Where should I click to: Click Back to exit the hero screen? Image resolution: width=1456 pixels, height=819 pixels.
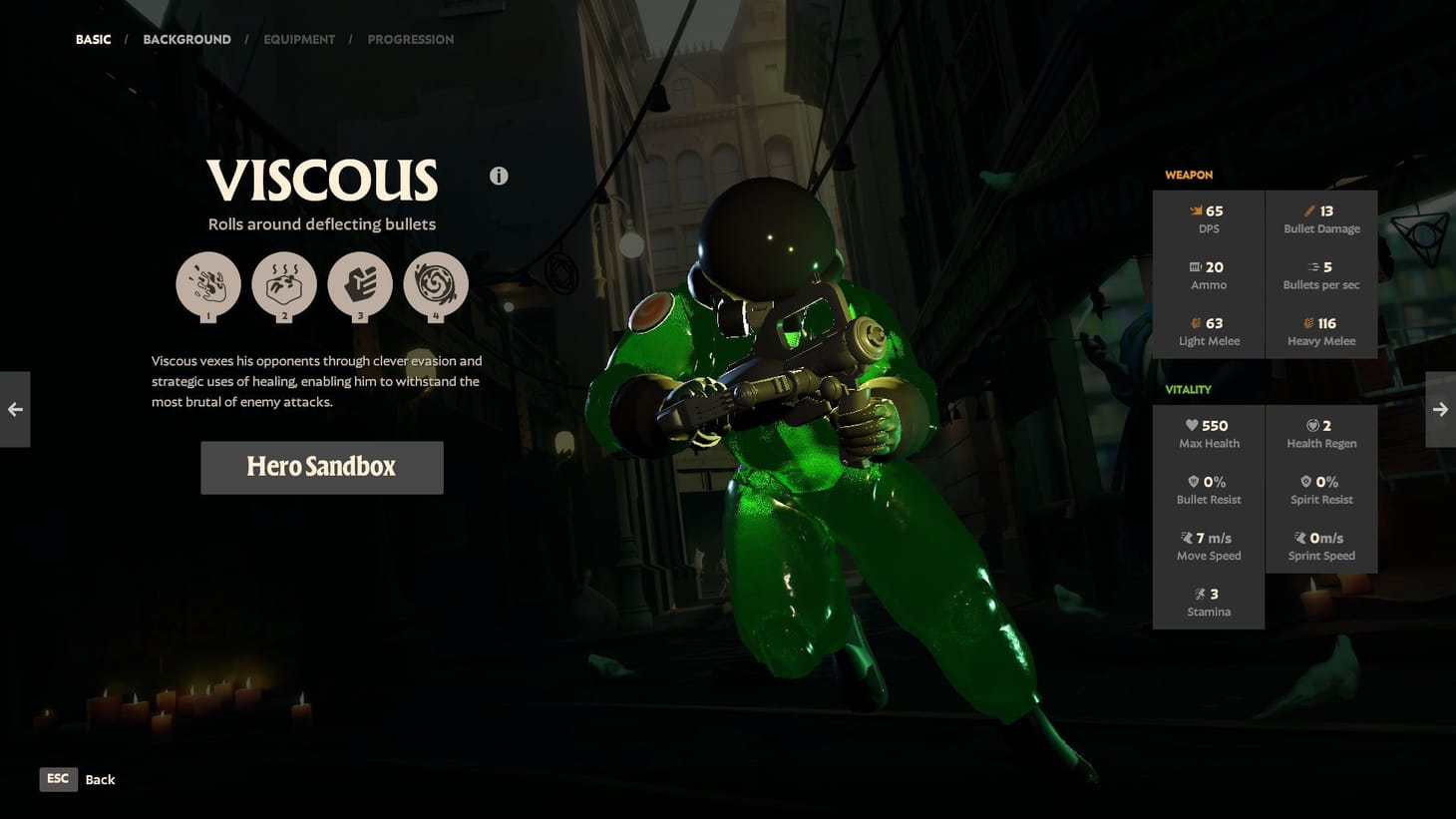[x=100, y=779]
